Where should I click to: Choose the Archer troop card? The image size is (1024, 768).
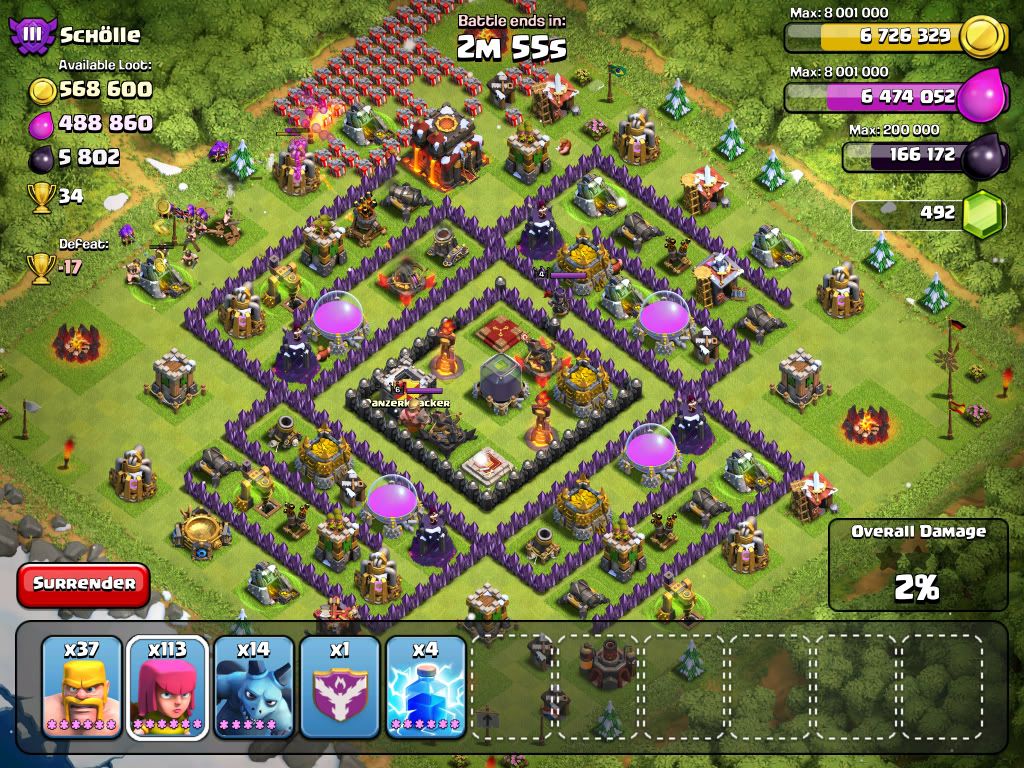coord(167,687)
